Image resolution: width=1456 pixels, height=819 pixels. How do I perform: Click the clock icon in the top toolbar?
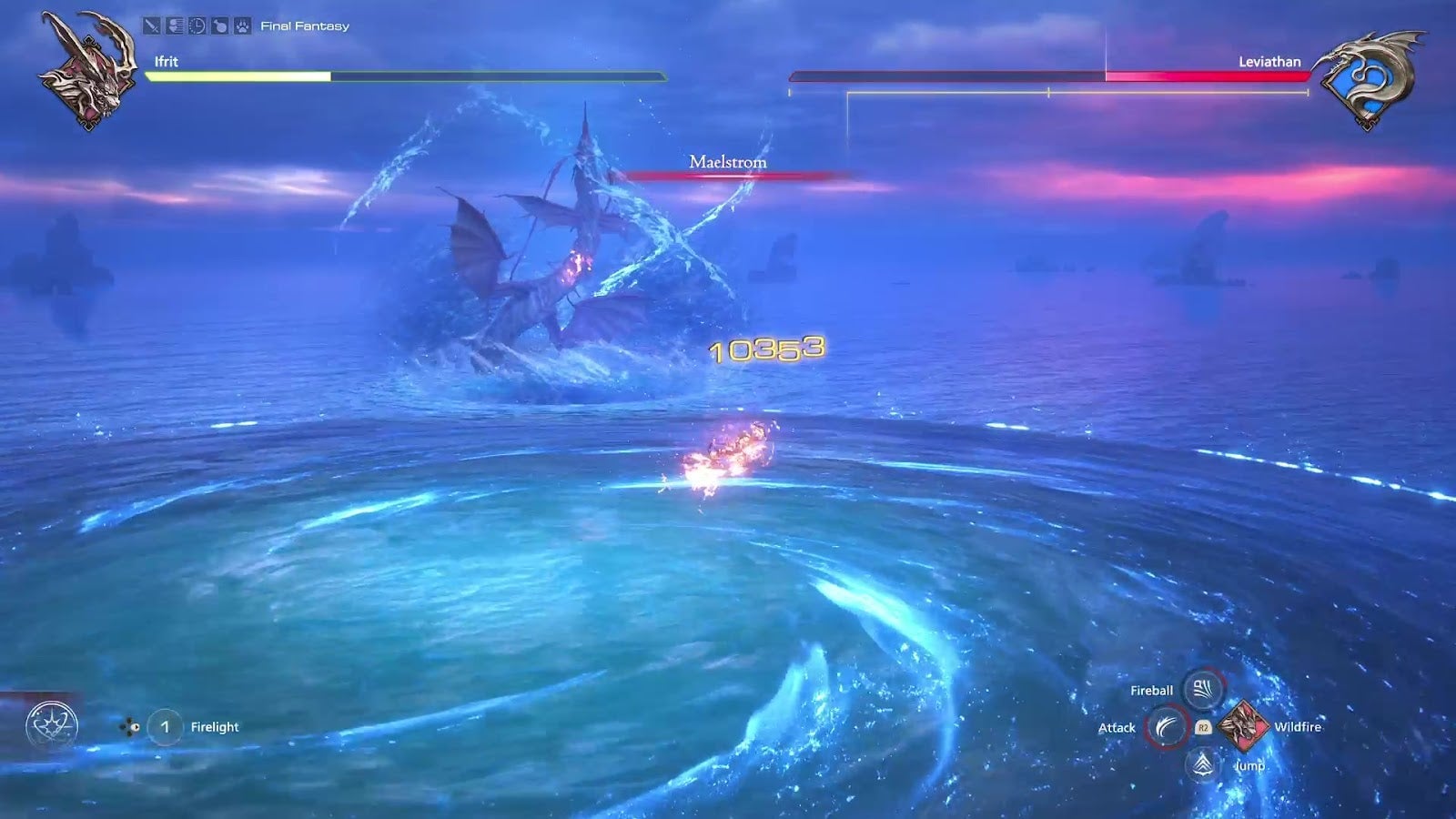(x=197, y=25)
